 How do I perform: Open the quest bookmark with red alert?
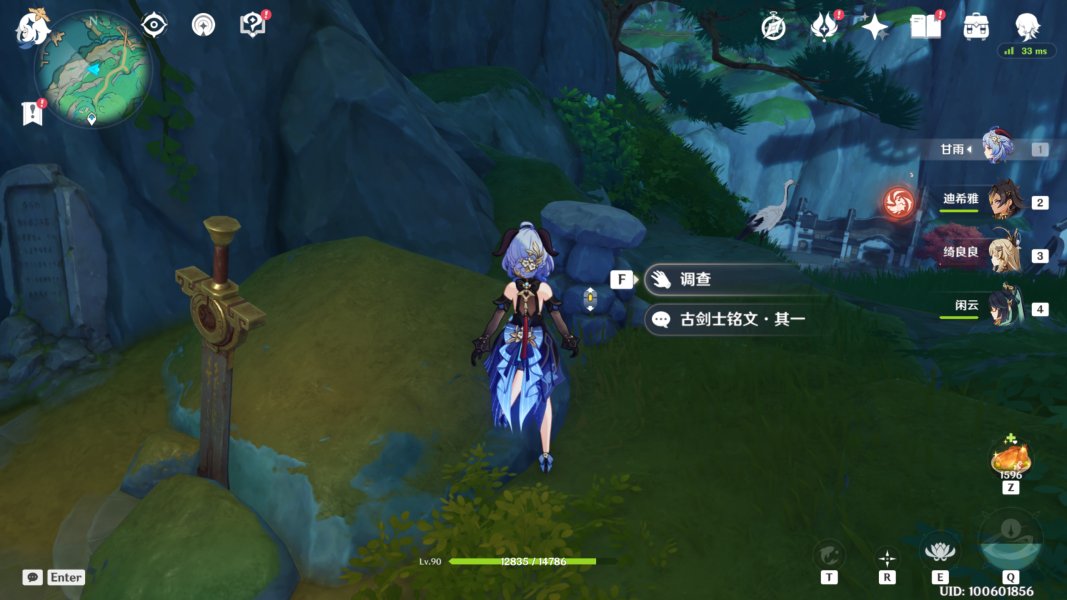tap(33, 113)
